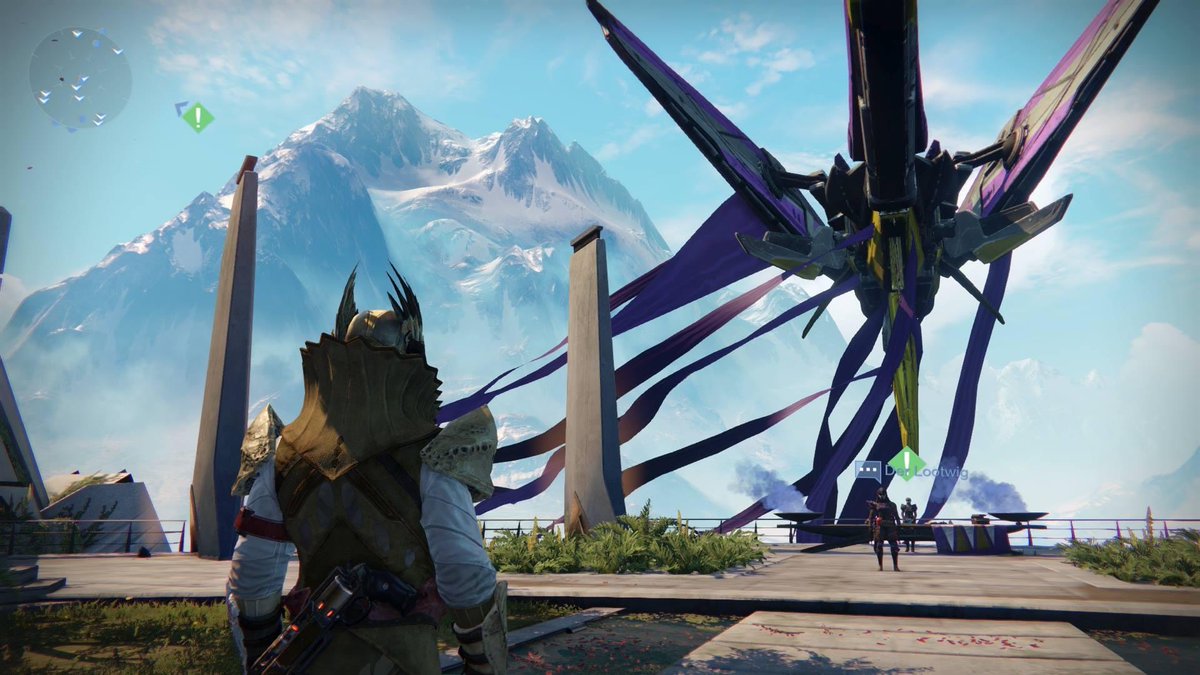The image size is (1200, 675).
Task: Click the green exclamation marker over Der Lootwig
Action: pyautogui.click(x=906, y=463)
